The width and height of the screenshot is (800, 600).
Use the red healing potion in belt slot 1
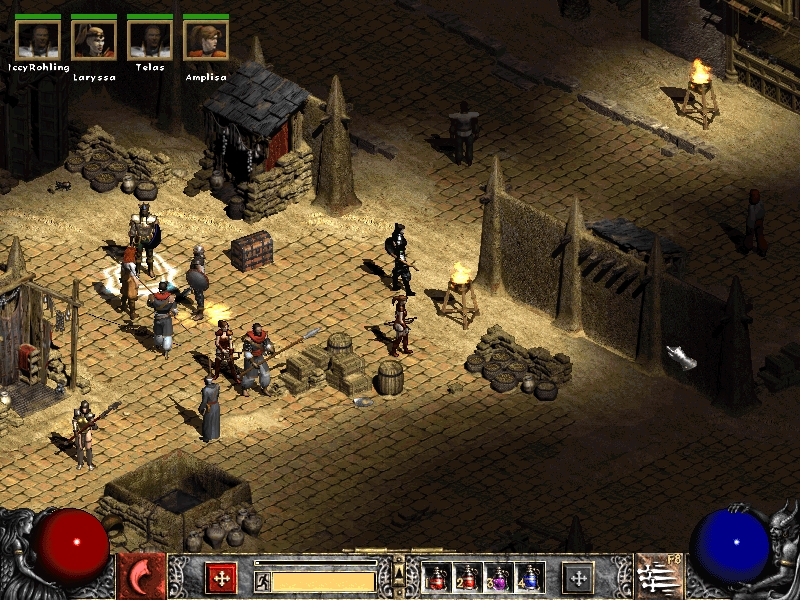pyautogui.click(x=437, y=577)
